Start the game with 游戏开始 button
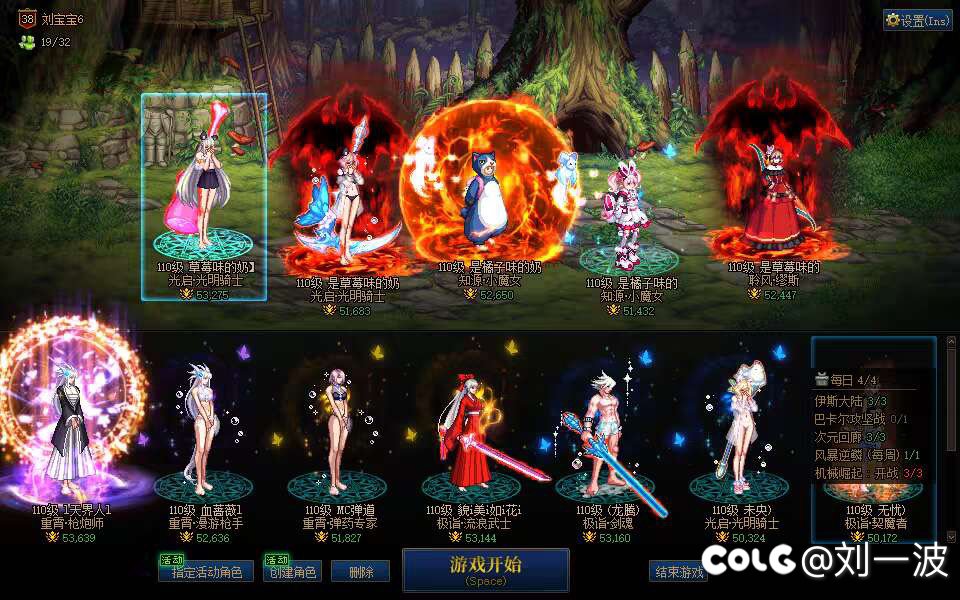This screenshot has width=960, height=600. coord(485,569)
